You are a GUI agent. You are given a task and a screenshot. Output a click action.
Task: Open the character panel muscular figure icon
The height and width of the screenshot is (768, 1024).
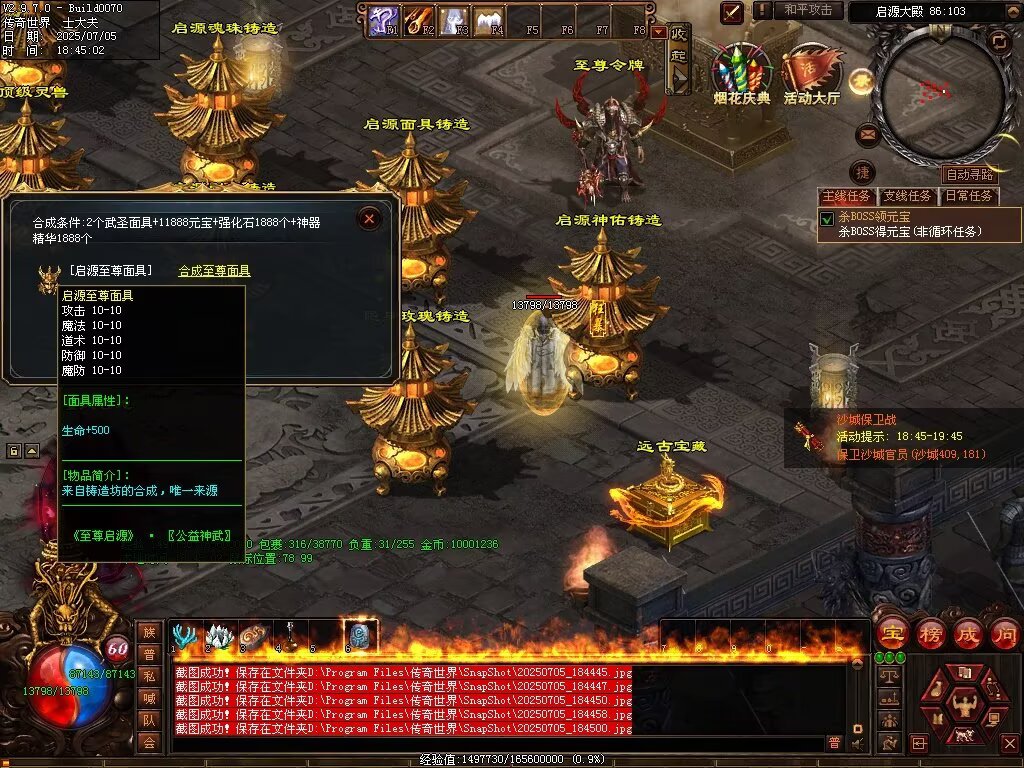[x=963, y=705]
